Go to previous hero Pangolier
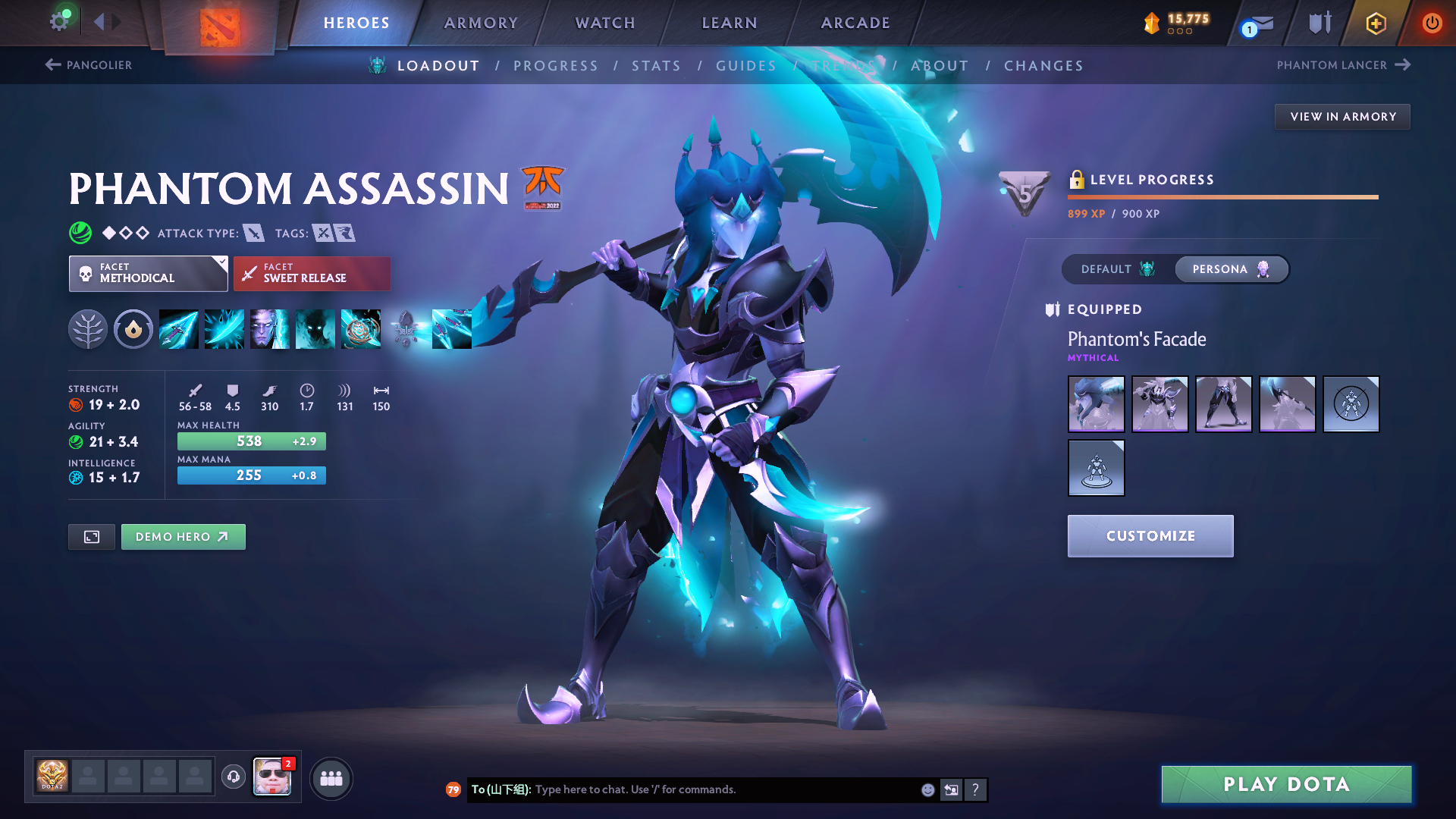 pyautogui.click(x=89, y=65)
